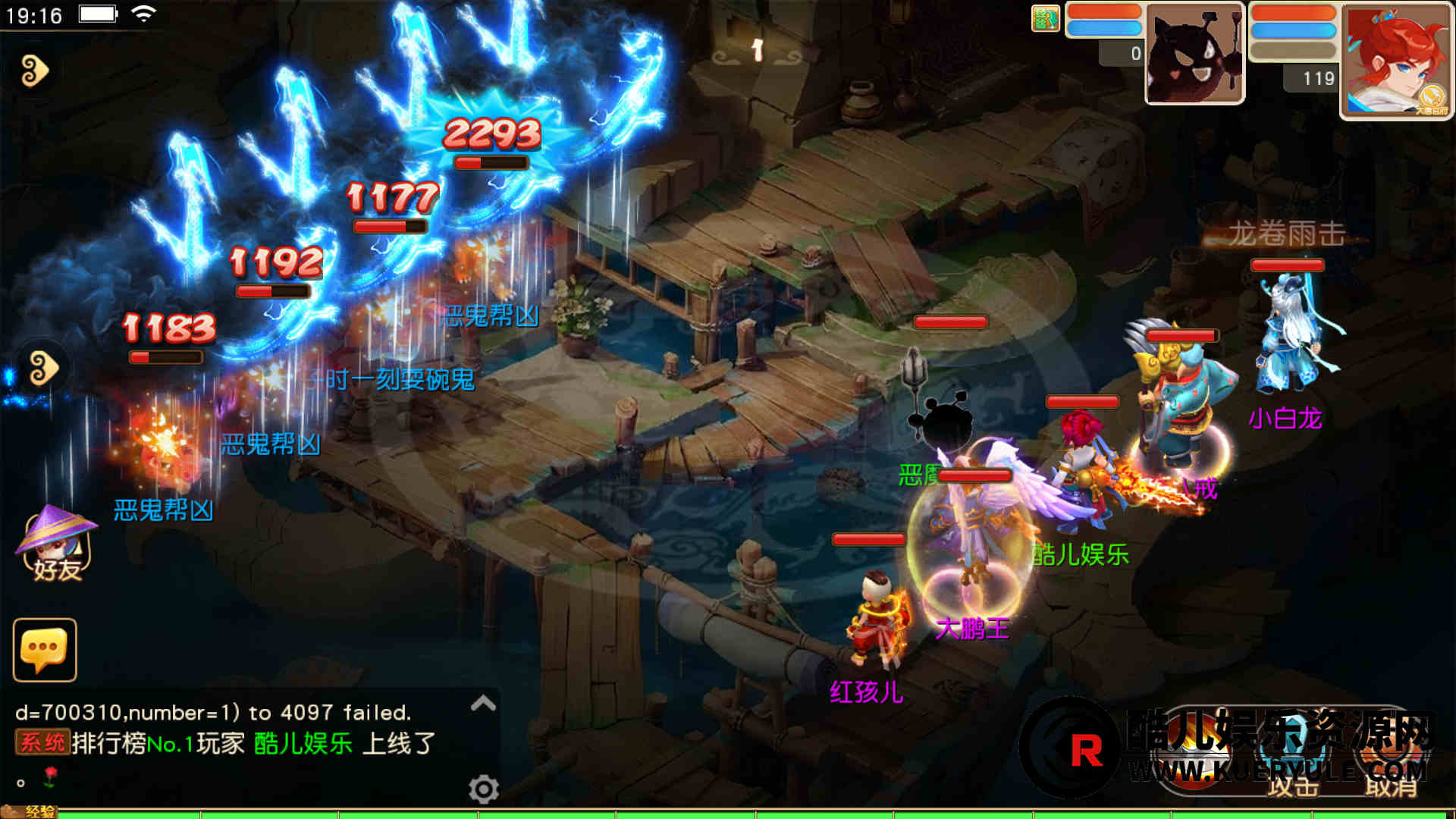Tap the green buff status icon
The height and width of the screenshot is (819, 1456).
(x=1045, y=18)
